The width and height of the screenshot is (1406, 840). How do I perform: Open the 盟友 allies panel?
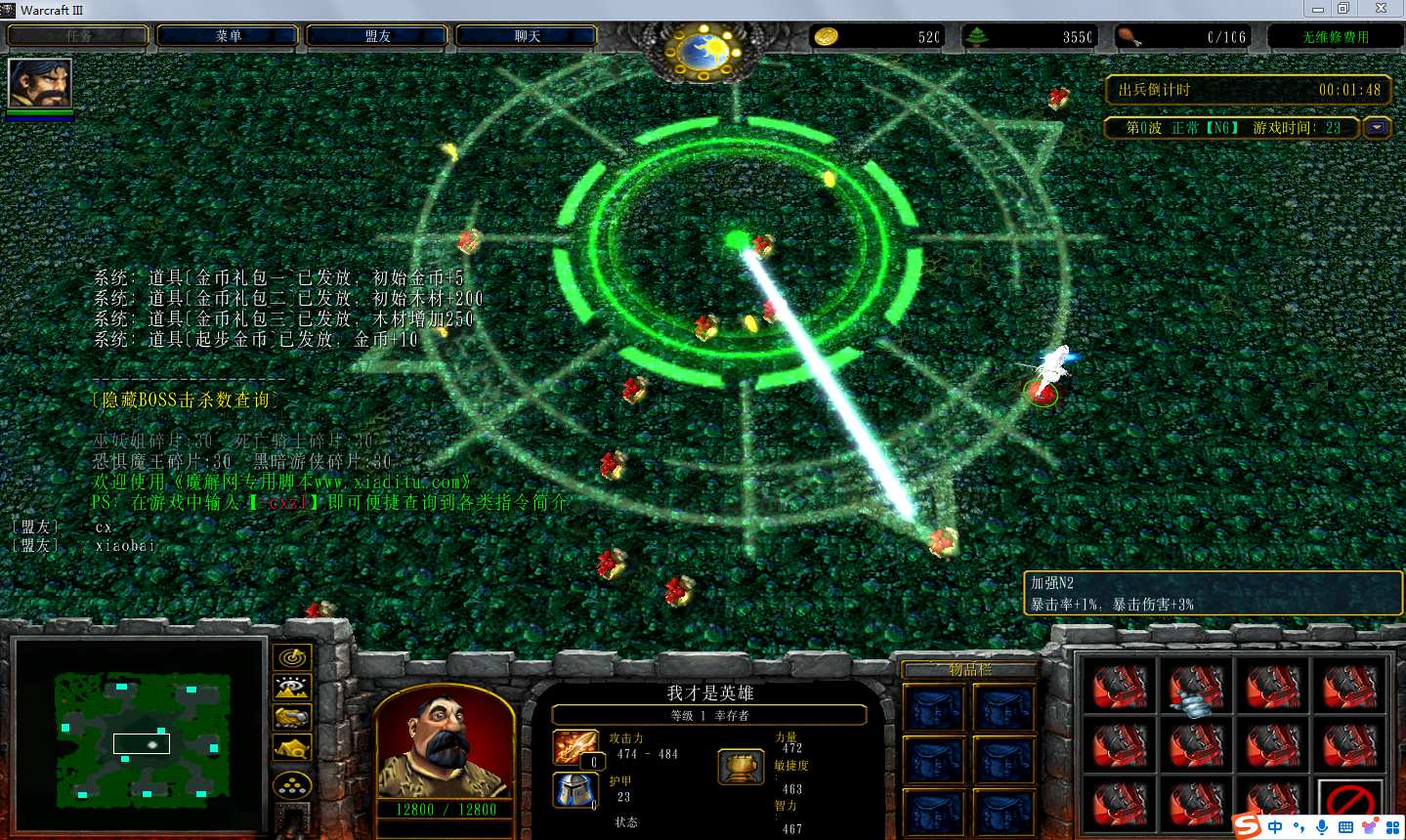(x=377, y=36)
